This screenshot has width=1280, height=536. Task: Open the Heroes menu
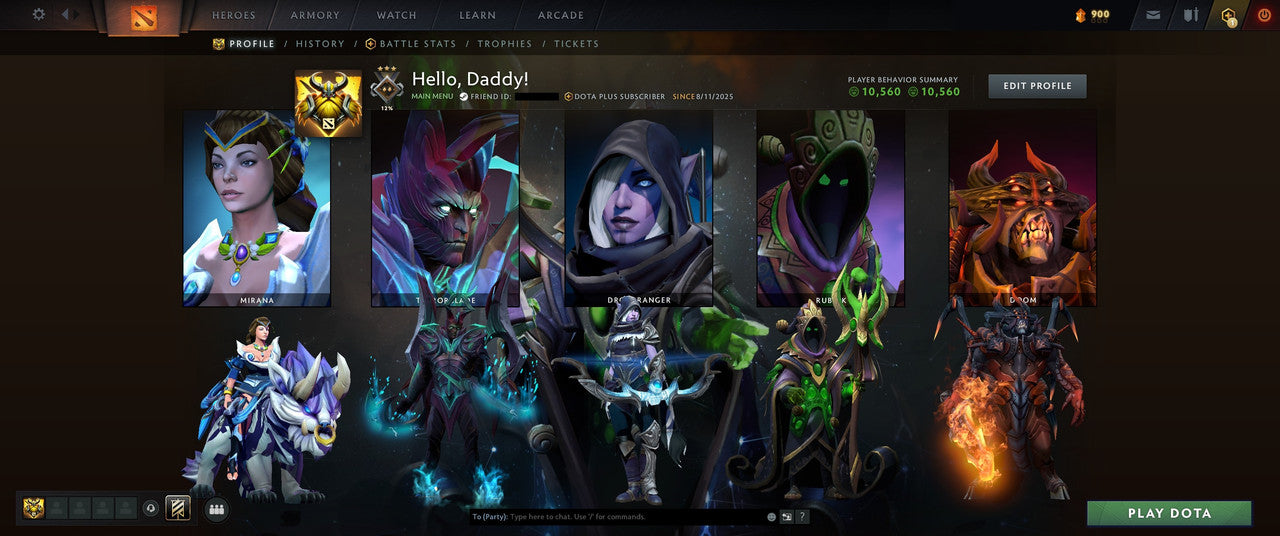pos(234,16)
